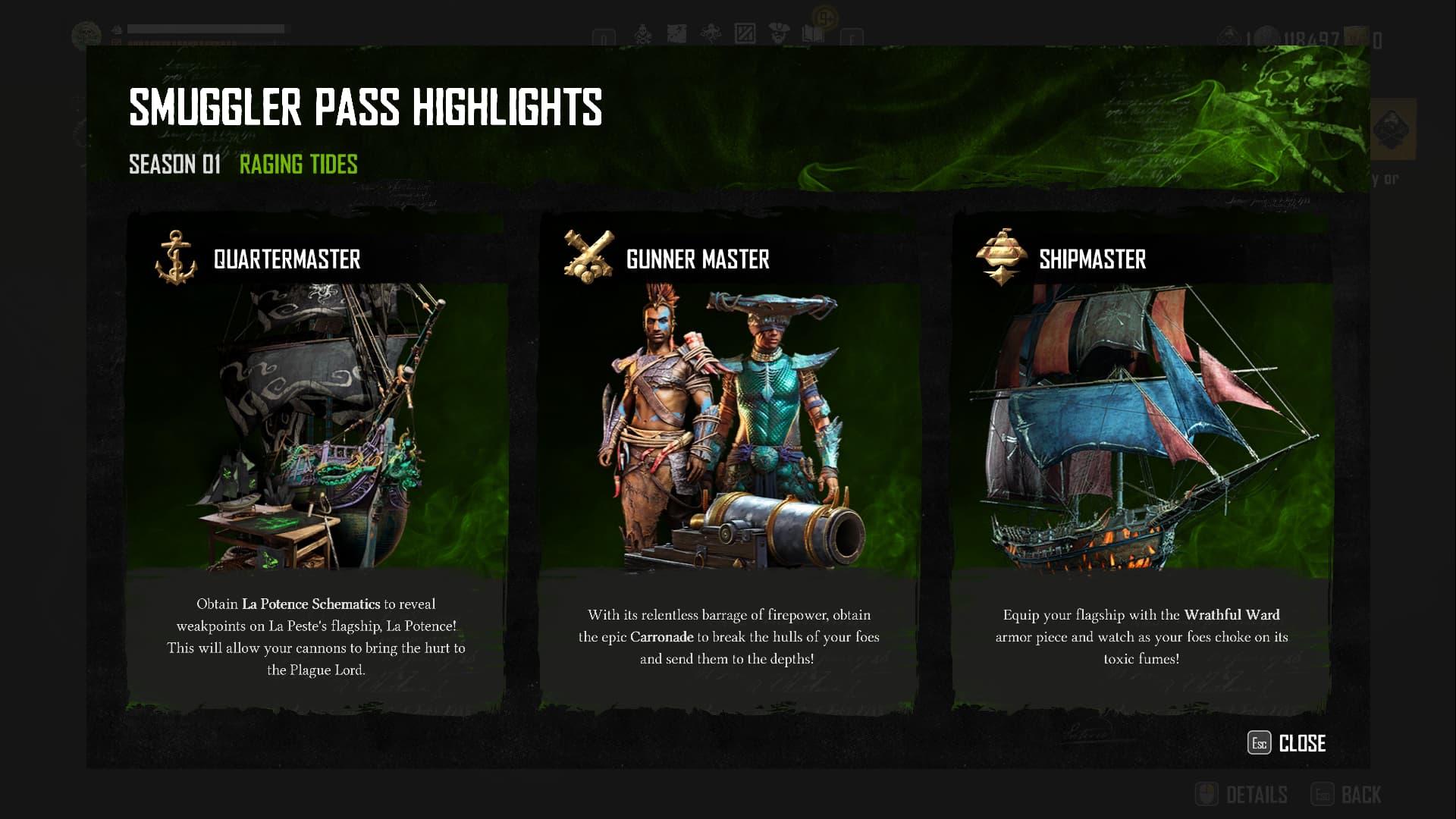Close the Smuggler Pass Highlights window
The height and width of the screenshot is (819, 1456).
1287,743
